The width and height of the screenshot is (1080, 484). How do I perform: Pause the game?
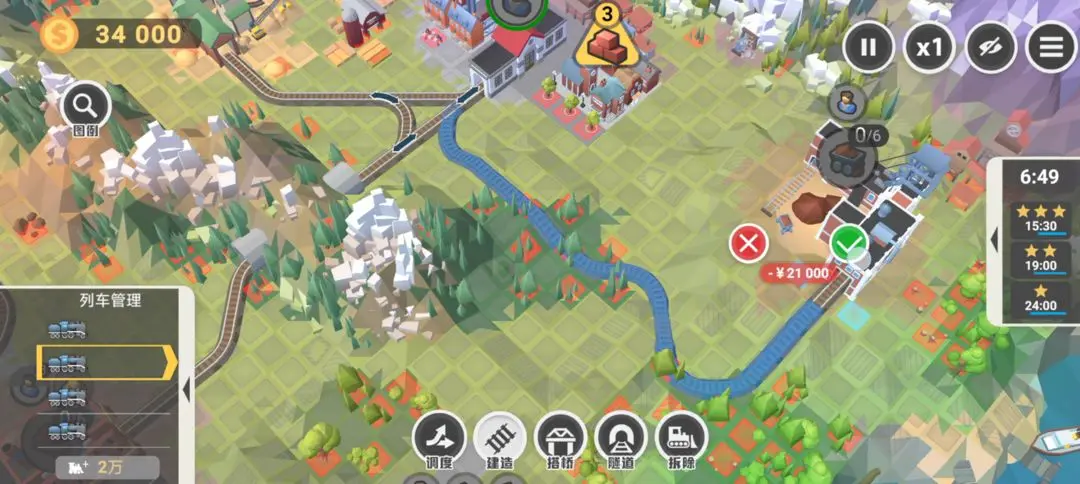(869, 46)
